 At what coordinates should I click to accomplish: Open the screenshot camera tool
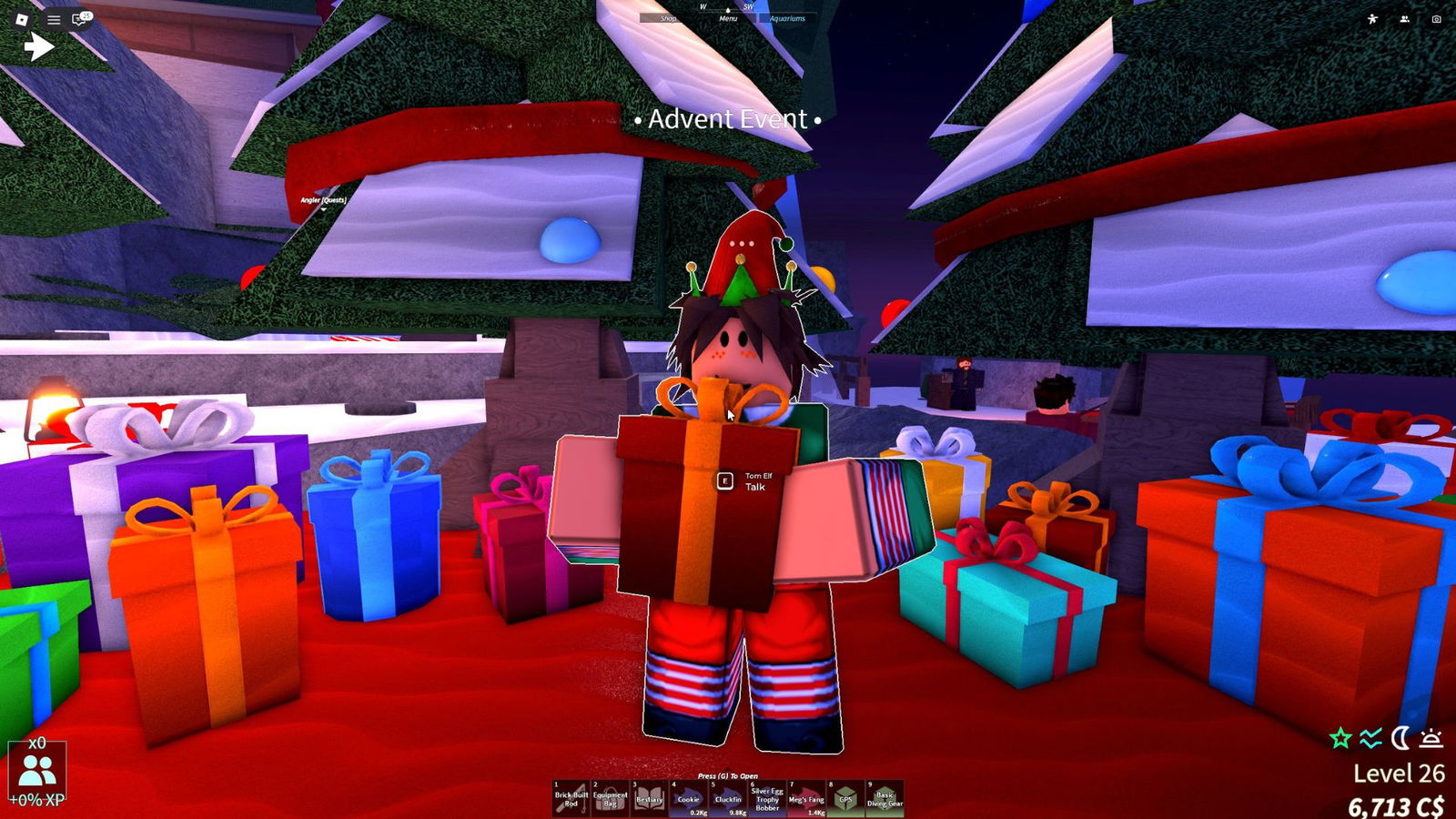coord(1437,18)
